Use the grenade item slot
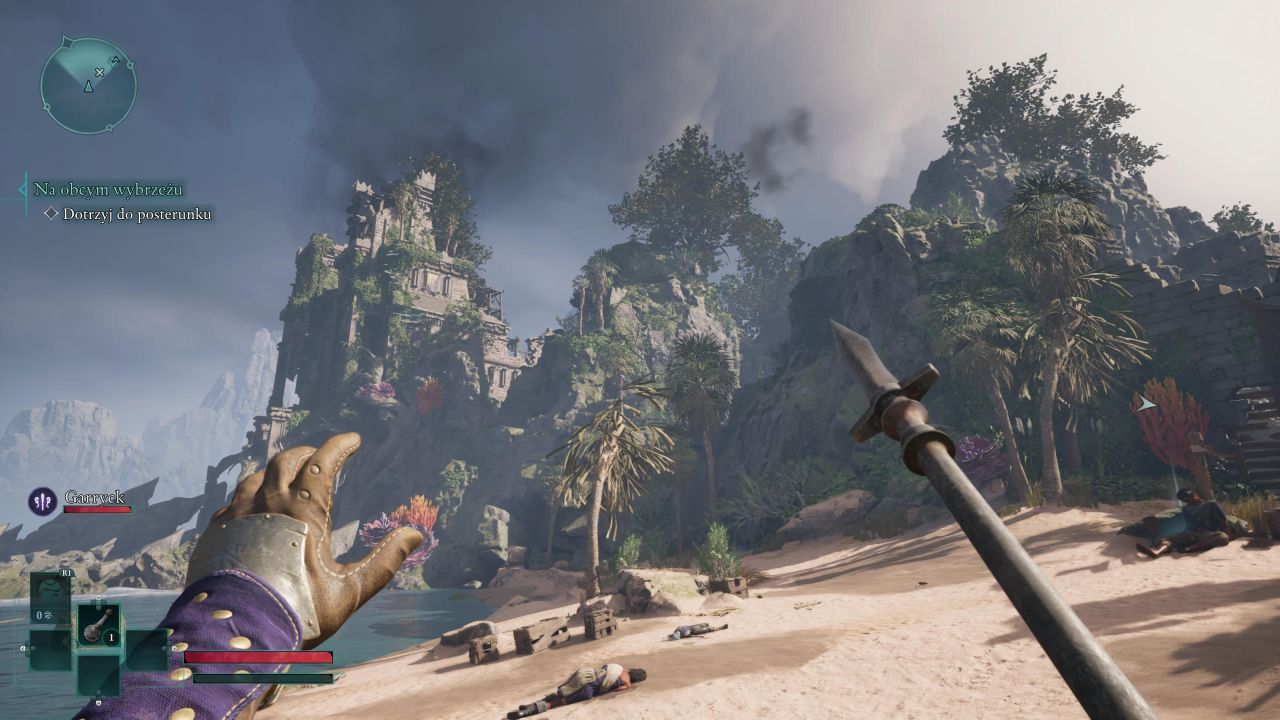The image size is (1280, 720). coord(99,625)
